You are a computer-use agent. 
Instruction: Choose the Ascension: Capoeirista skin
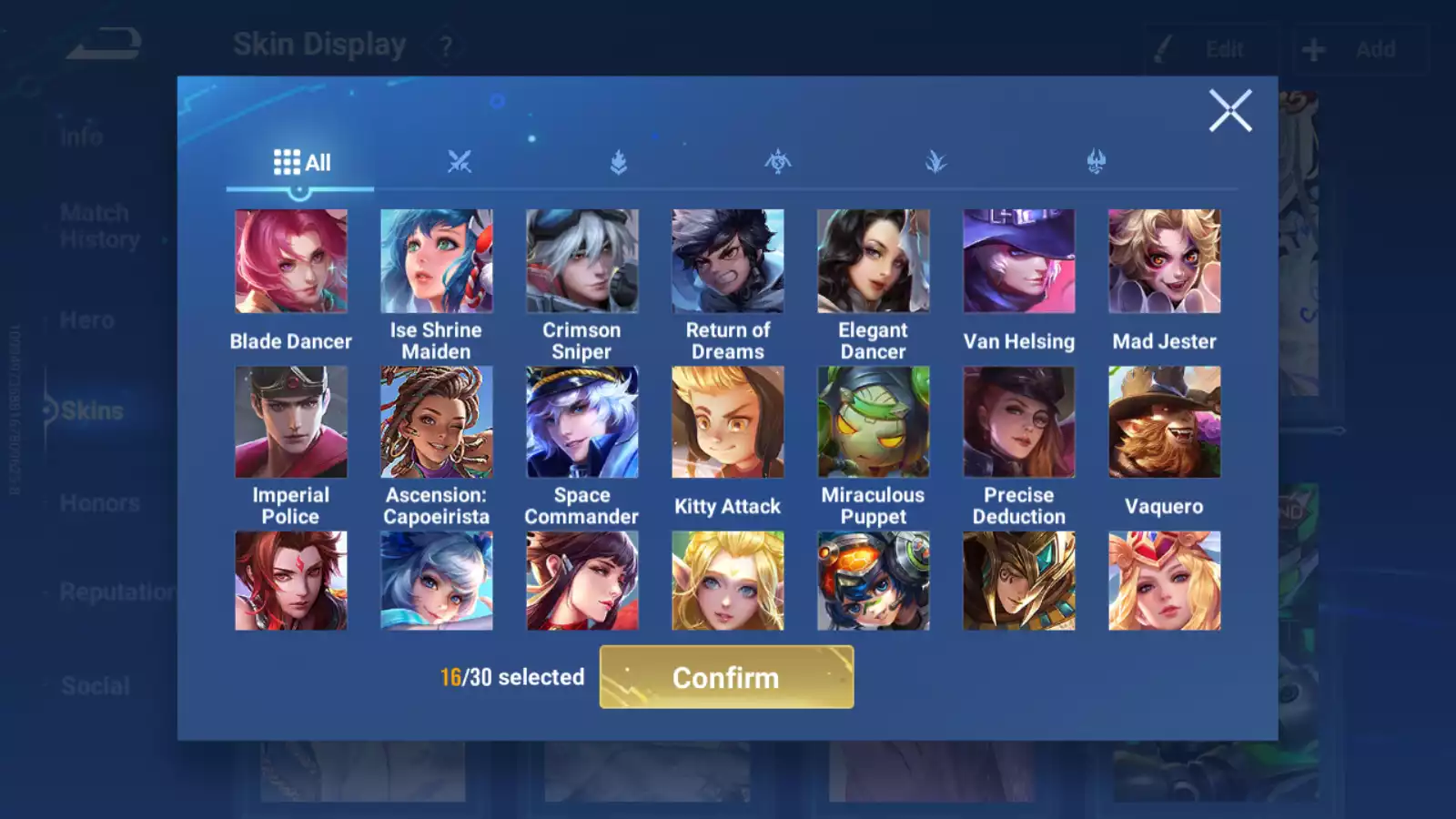point(437,422)
